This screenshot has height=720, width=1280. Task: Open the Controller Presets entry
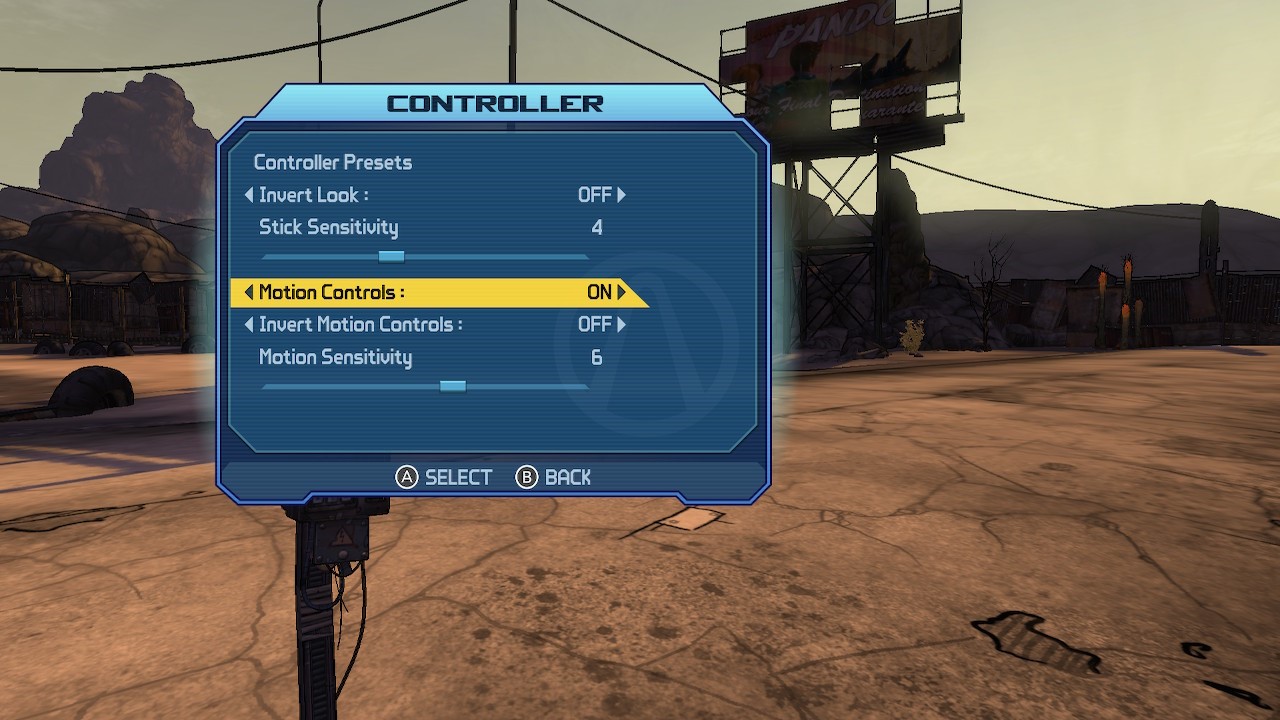coord(332,162)
